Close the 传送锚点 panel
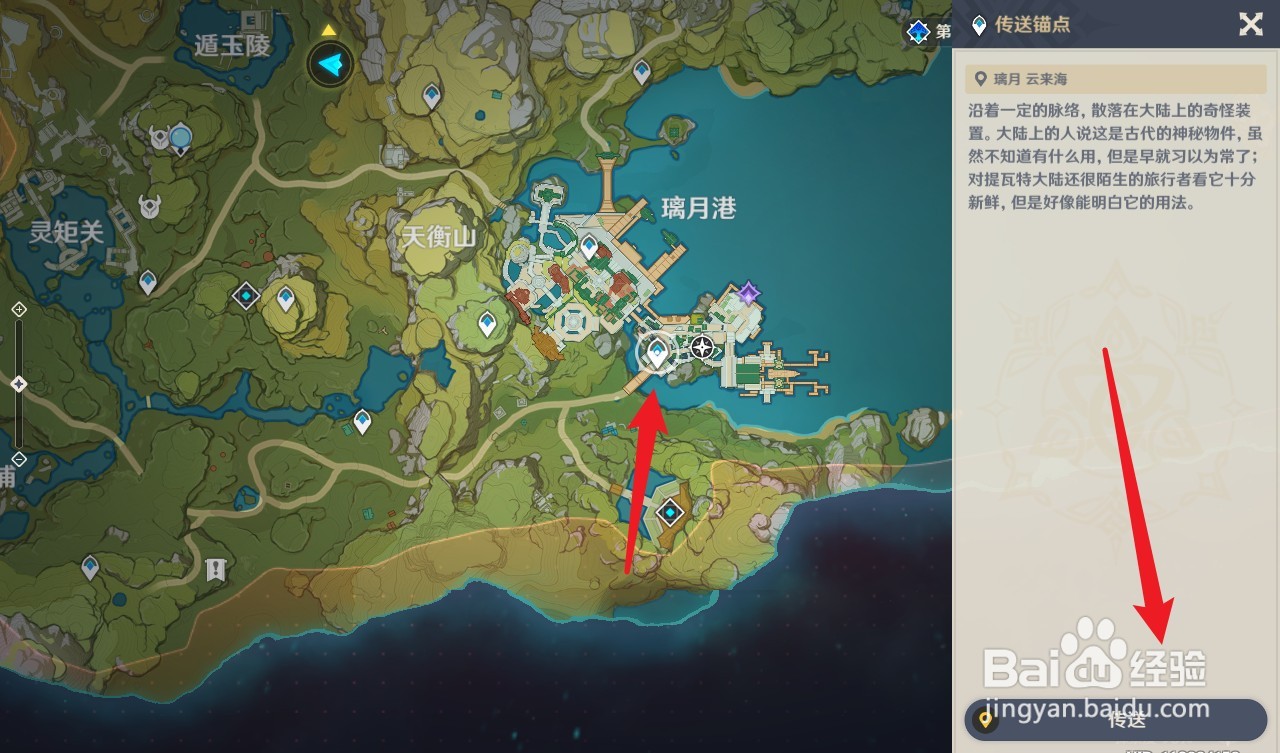The width and height of the screenshot is (1280, 753). pyautogui.click(x=1250, y=25)
